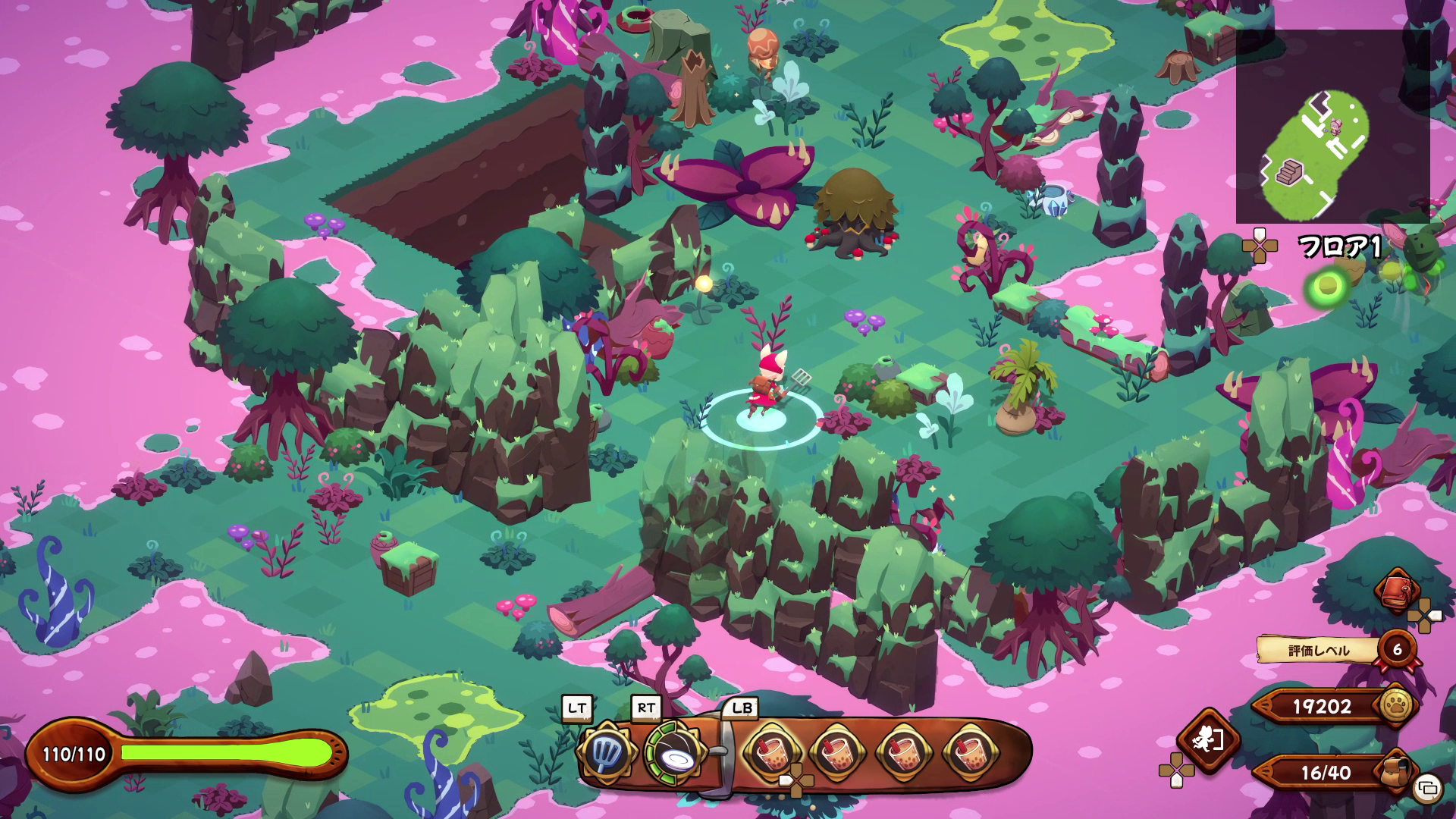Open the backpack inventory
1456x819 pixels.
(1400, 772)
